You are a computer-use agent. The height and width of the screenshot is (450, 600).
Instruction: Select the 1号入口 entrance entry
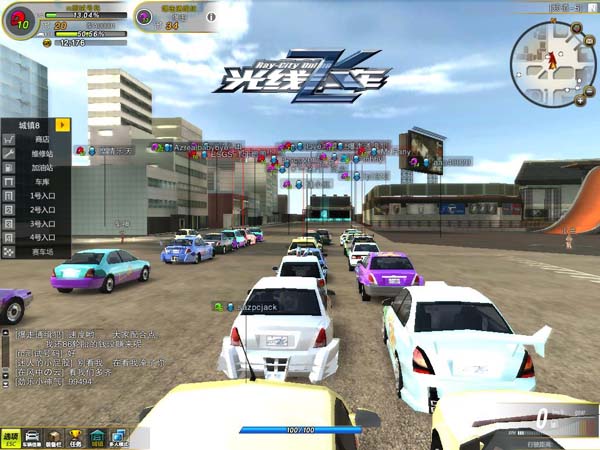point(41,196)
